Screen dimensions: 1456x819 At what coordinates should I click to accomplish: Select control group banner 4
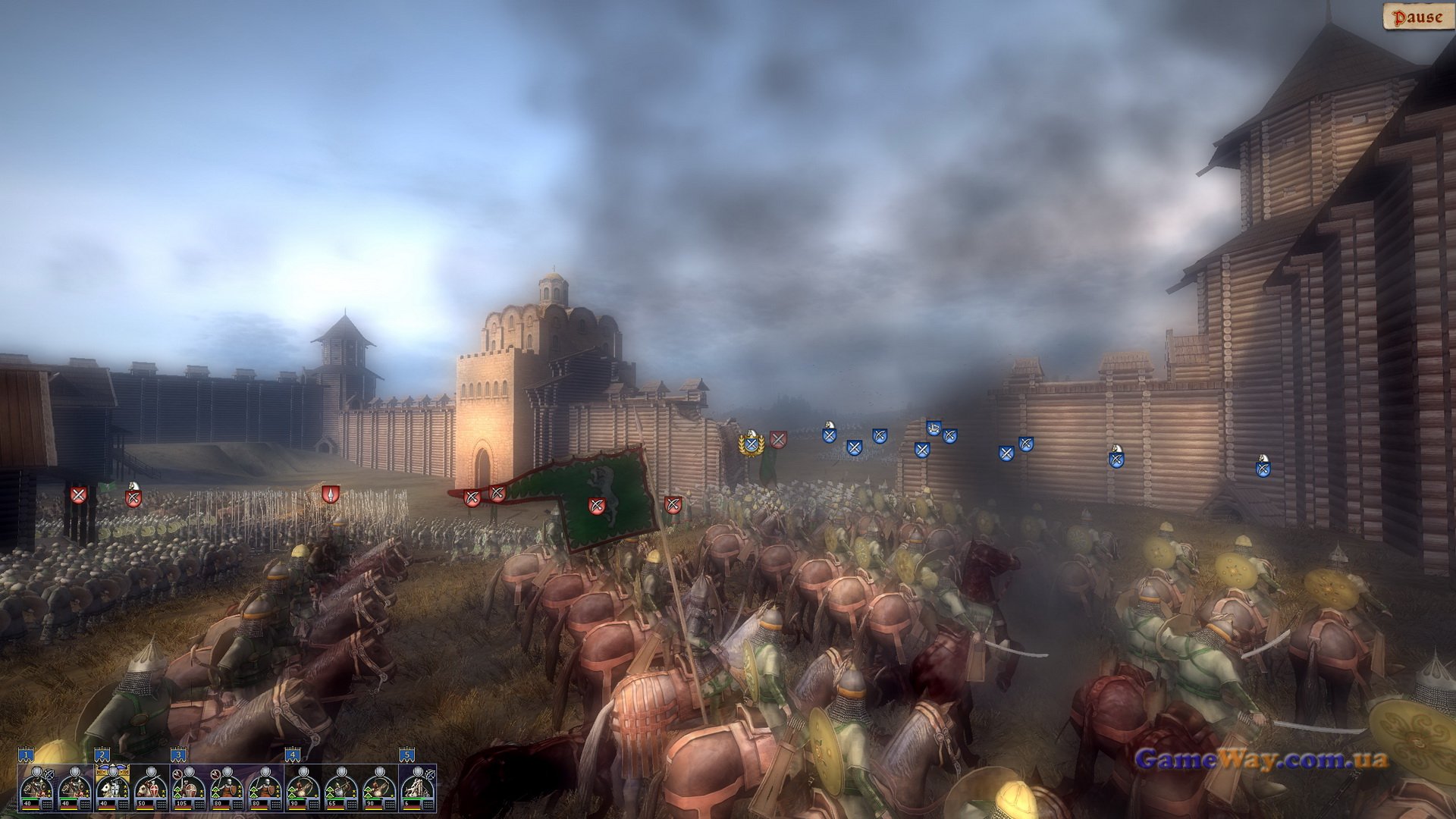(293, 755)
